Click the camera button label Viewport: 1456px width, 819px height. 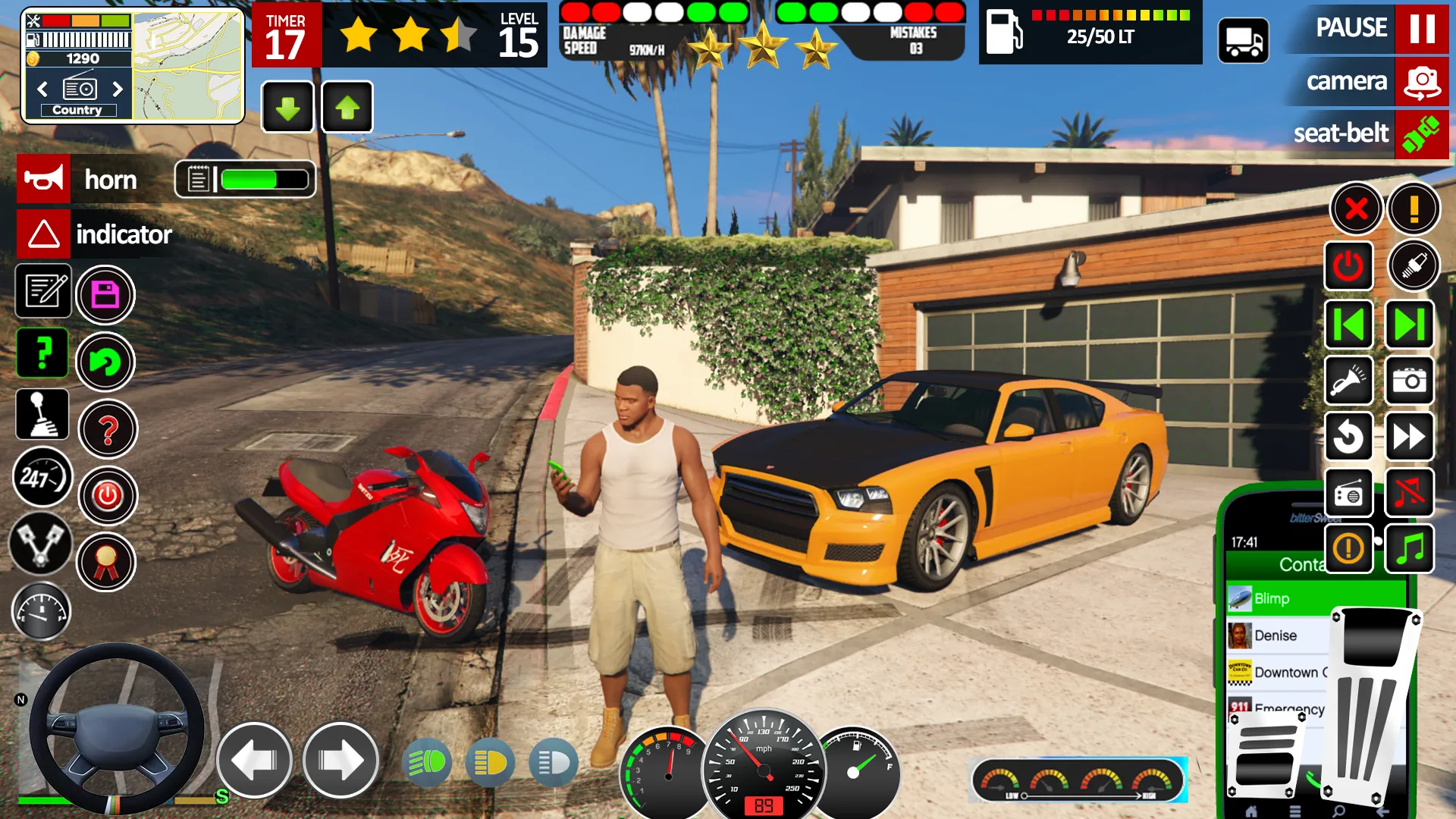[x=1348, y=81]
